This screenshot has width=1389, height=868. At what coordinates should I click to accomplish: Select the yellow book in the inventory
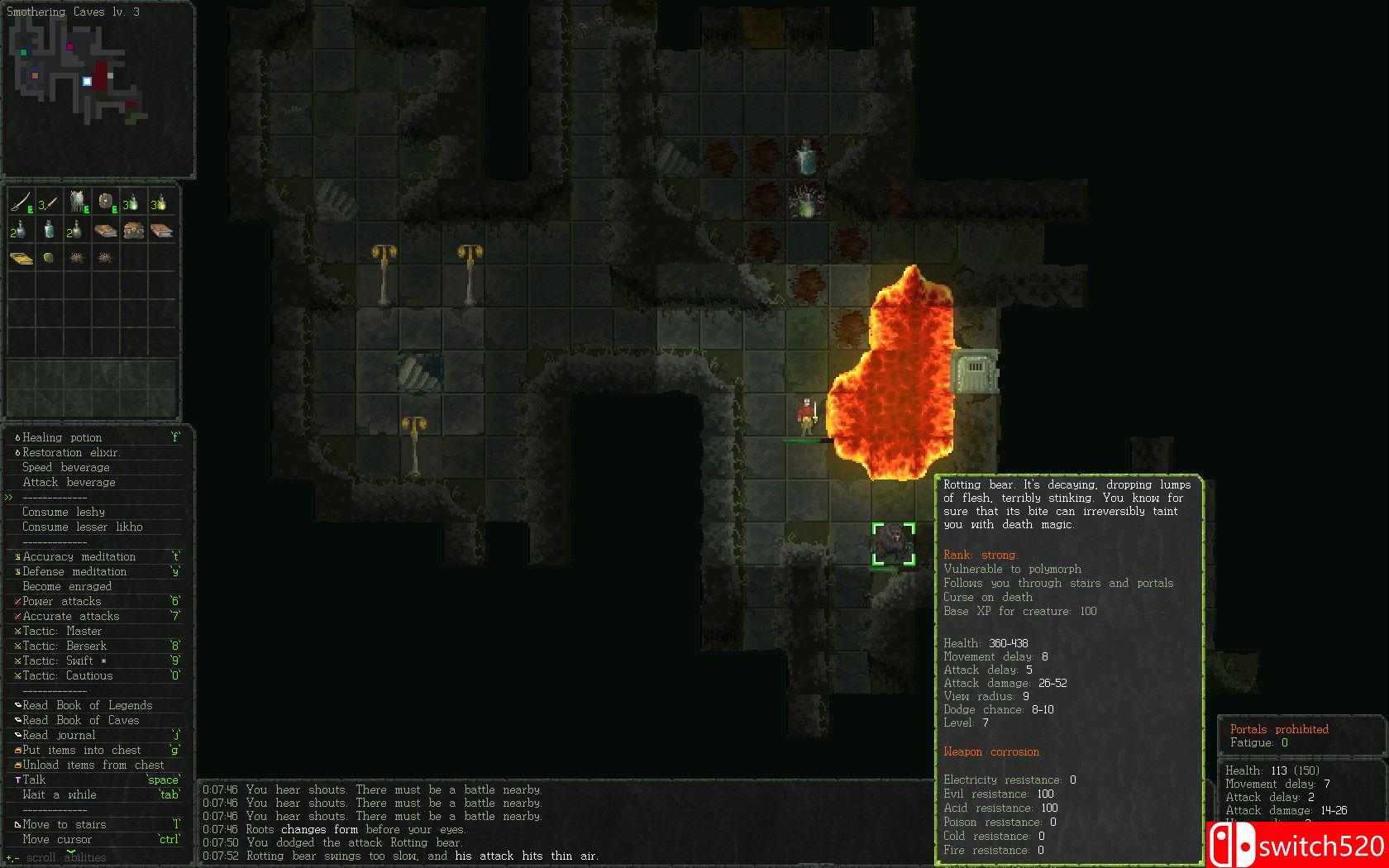click(x=21, y=257)
